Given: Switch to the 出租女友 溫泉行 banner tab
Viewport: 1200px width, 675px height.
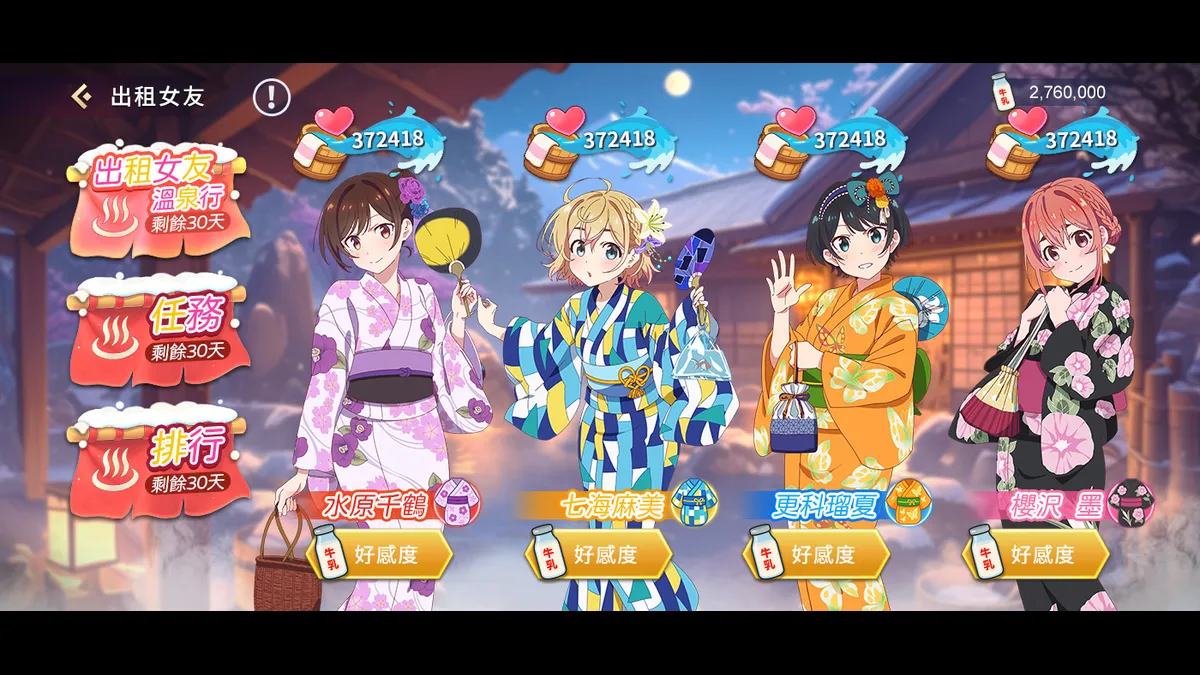Looking at the screenshot, I should [x=160, y=196].
